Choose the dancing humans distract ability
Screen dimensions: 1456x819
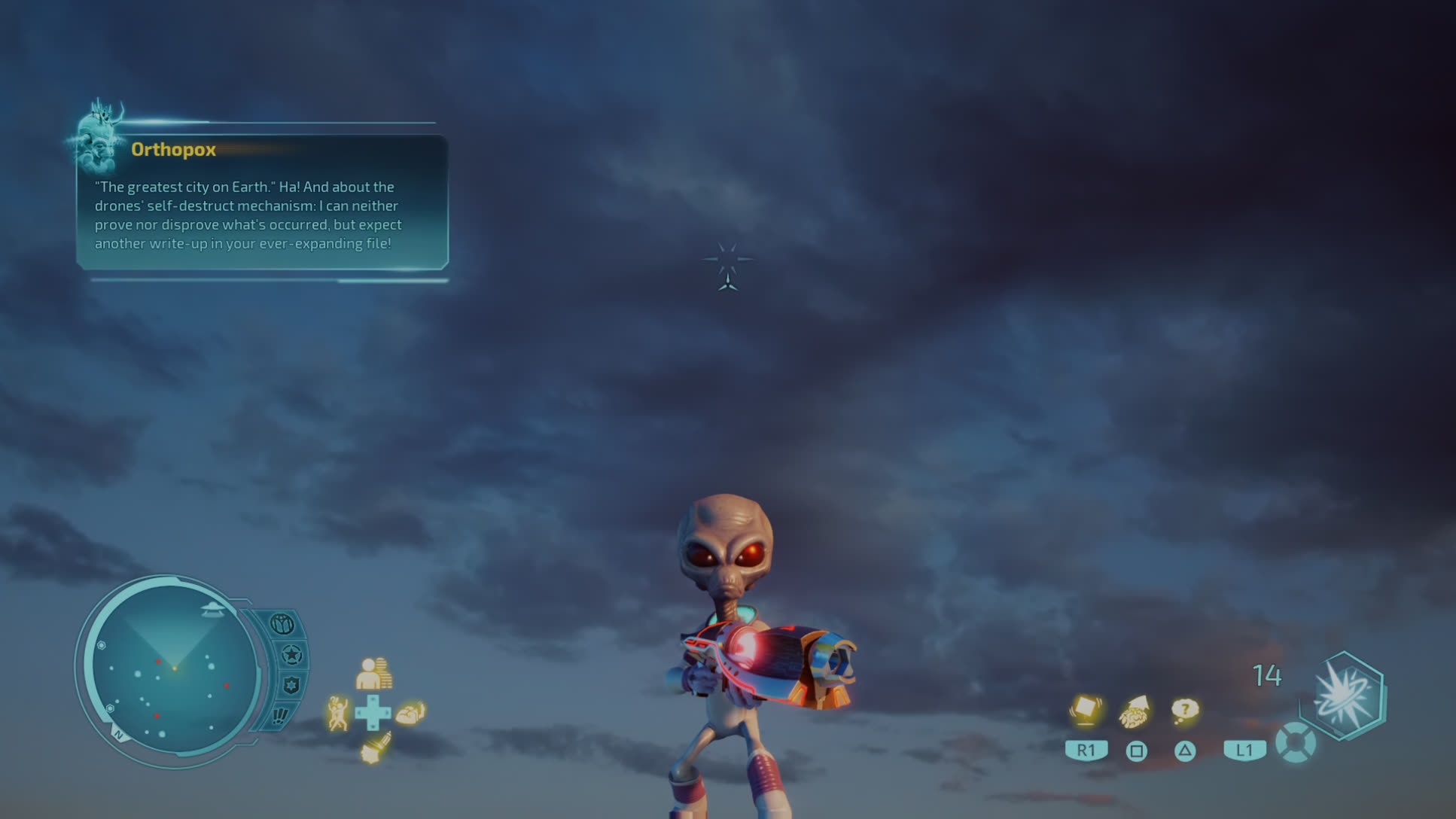click(x=338, y=712)
